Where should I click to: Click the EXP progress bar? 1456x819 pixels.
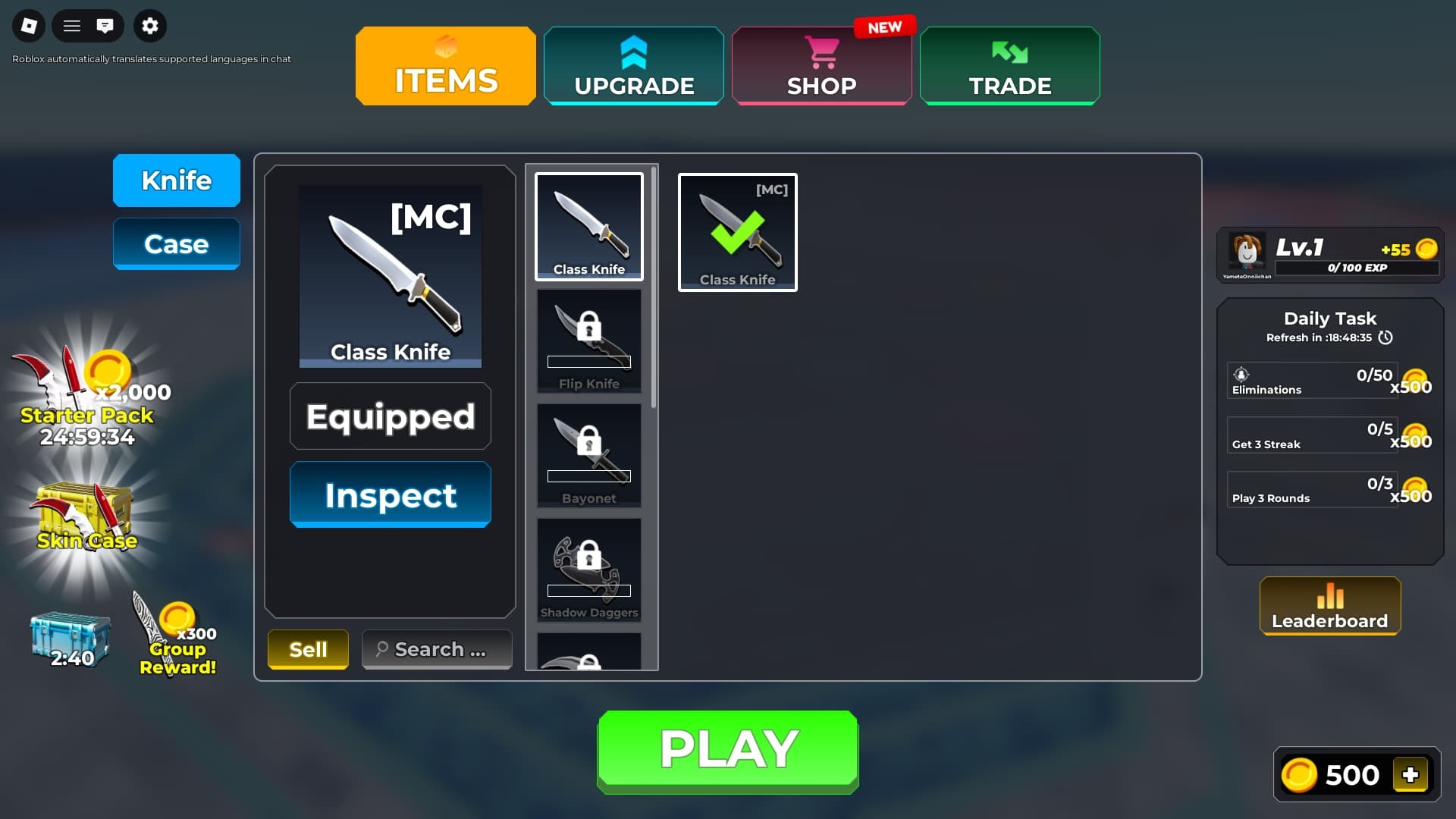point(1357,268)
